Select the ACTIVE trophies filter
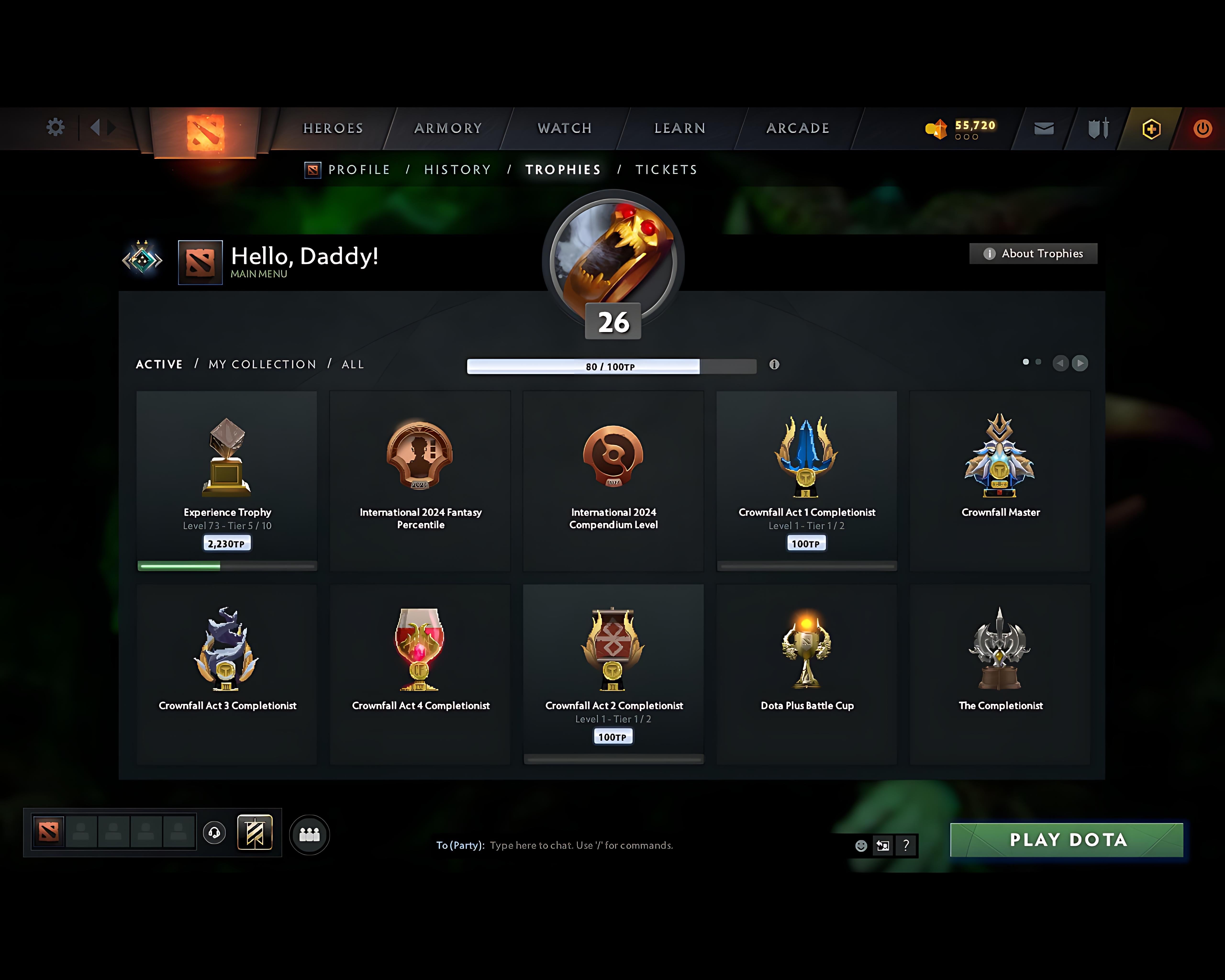Viewport: 1225px width, 980px height. pos(159,364)
